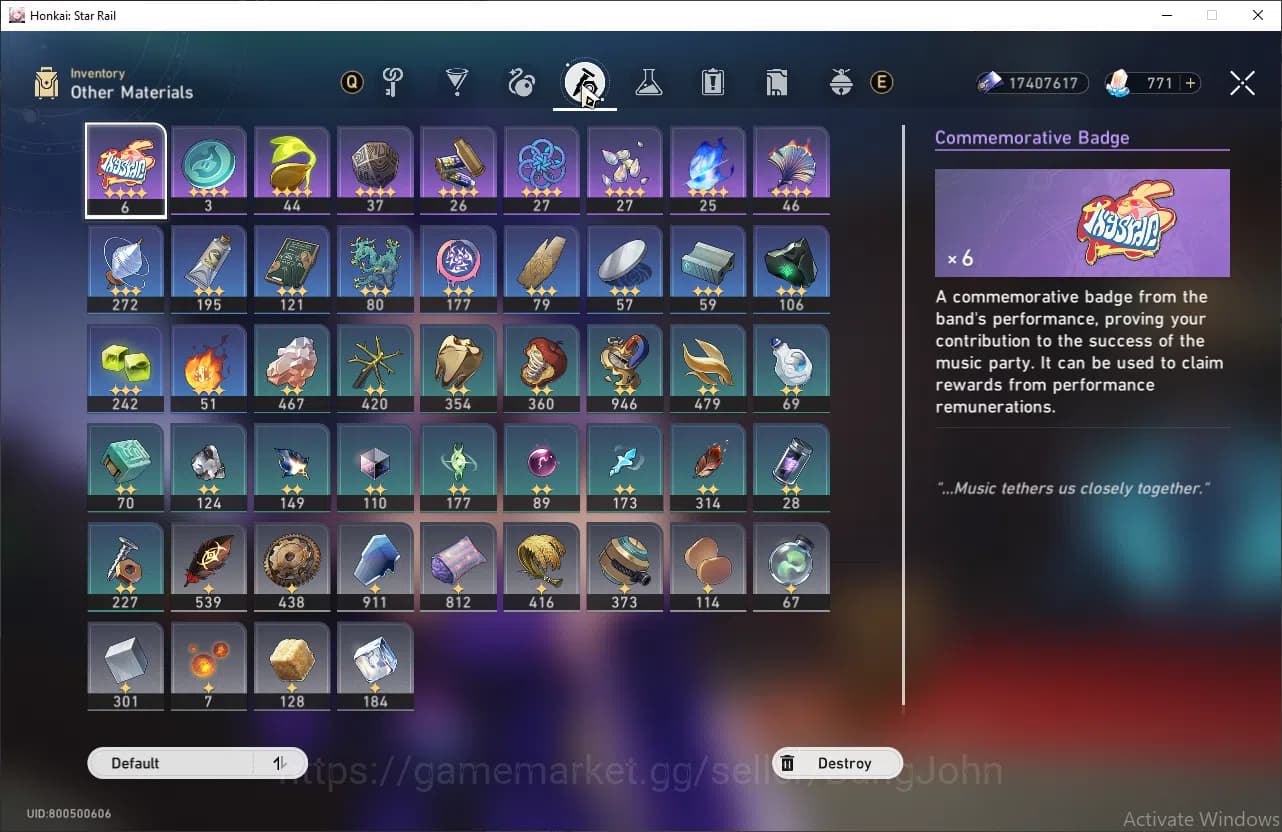Open the light cone funnel tab
The width and height of the screenshot is (1282, 832).
point(457,83)
